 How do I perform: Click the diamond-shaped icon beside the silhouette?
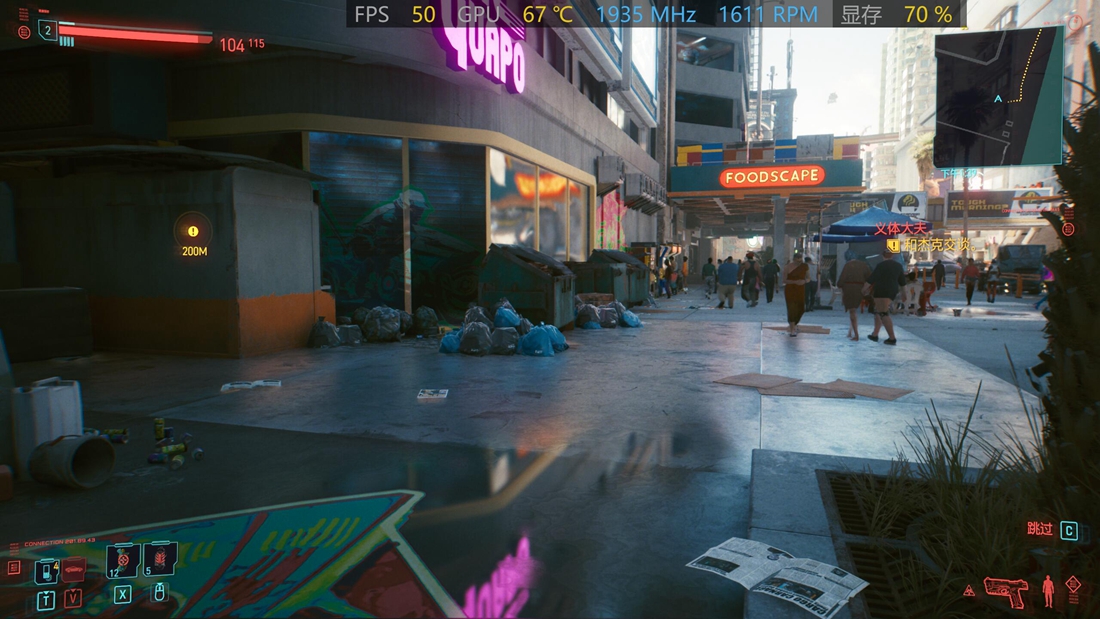click(1073, 584)
